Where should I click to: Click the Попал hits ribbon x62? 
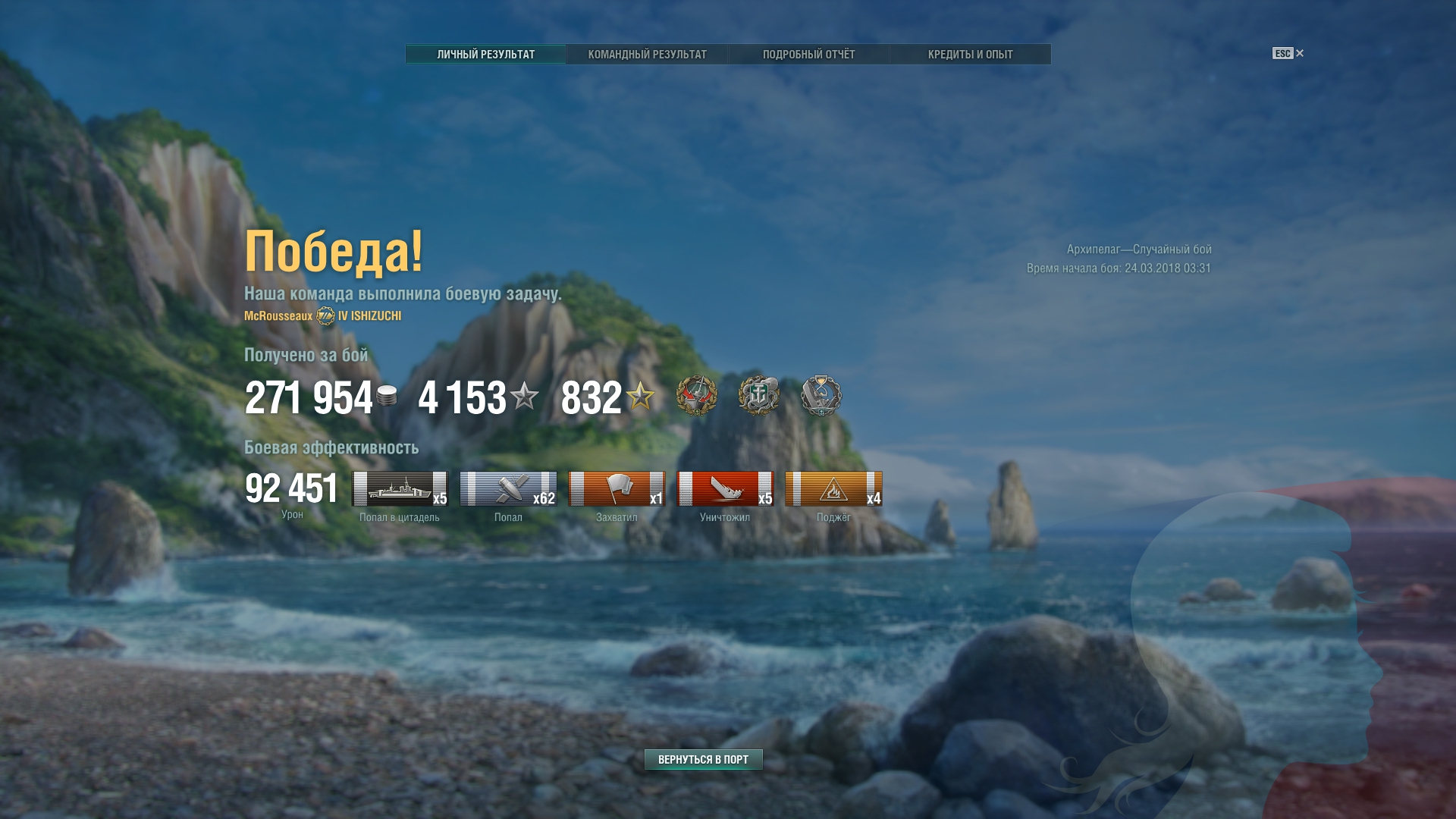(x=508, y=489)
